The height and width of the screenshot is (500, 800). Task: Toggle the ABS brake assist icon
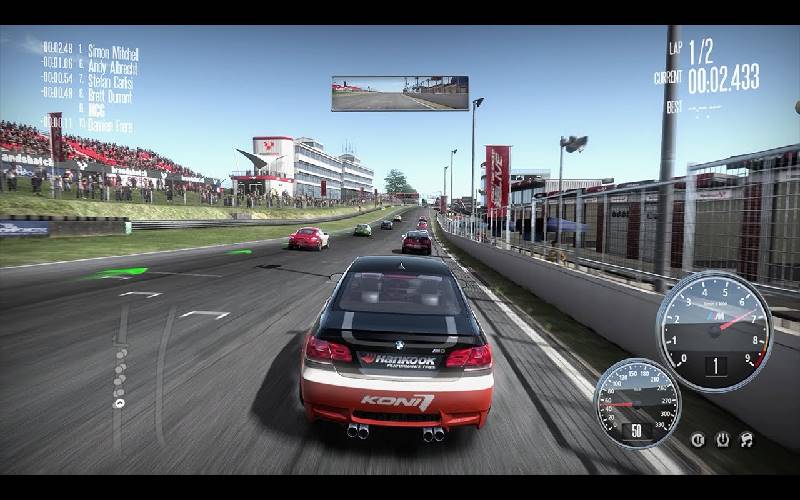[697, 439]
